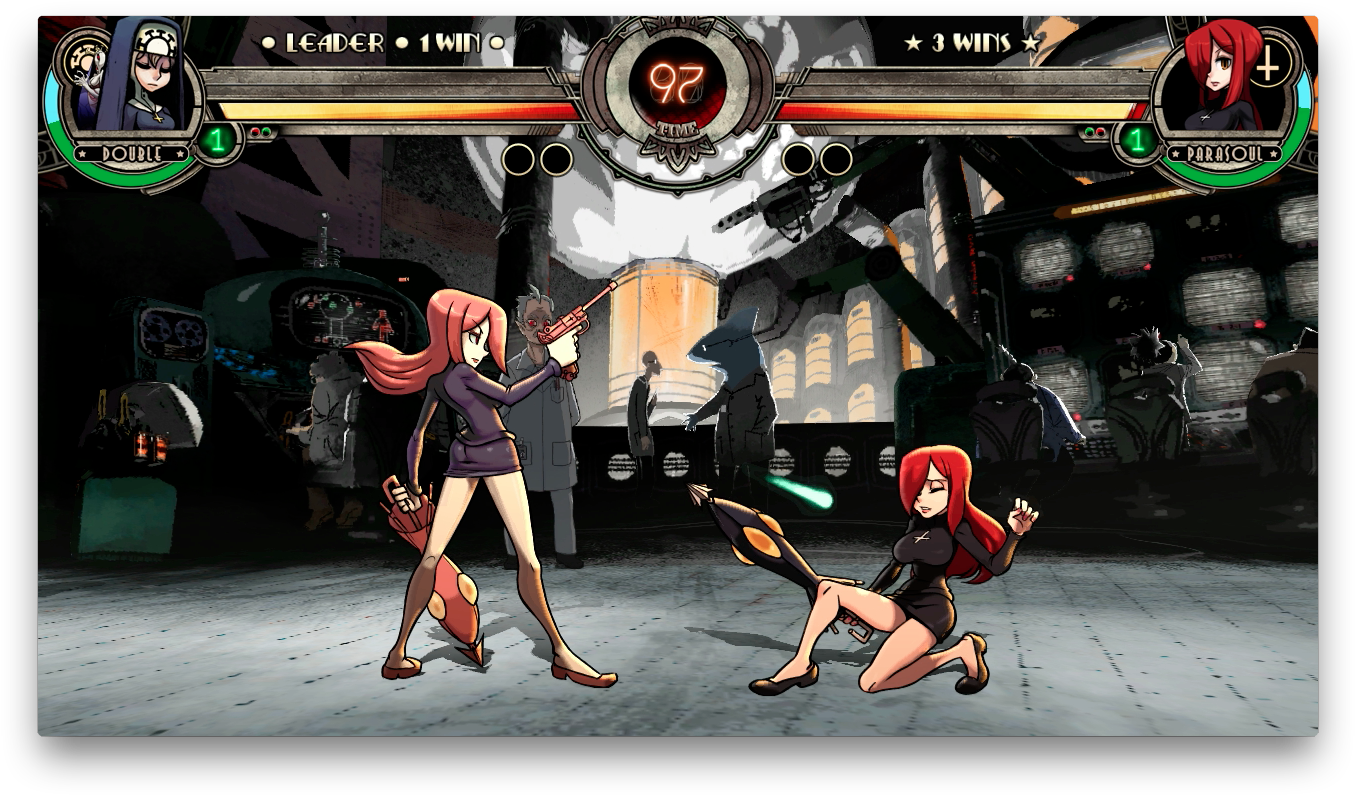Click Parasoul's green team-size counter showing 1

[1137, 140]
